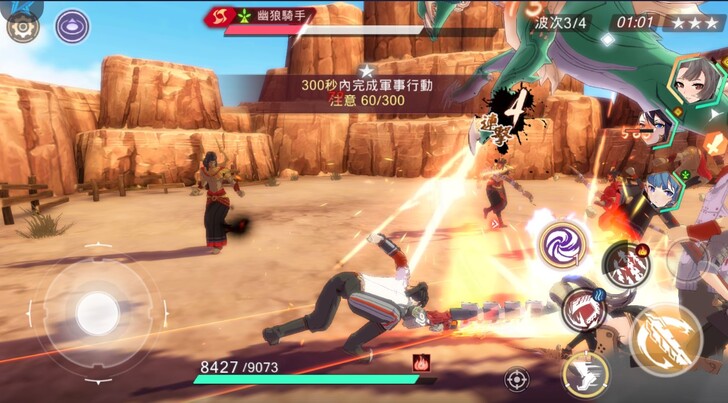Activate the purple swirl skill

click(x=563, y=245)
